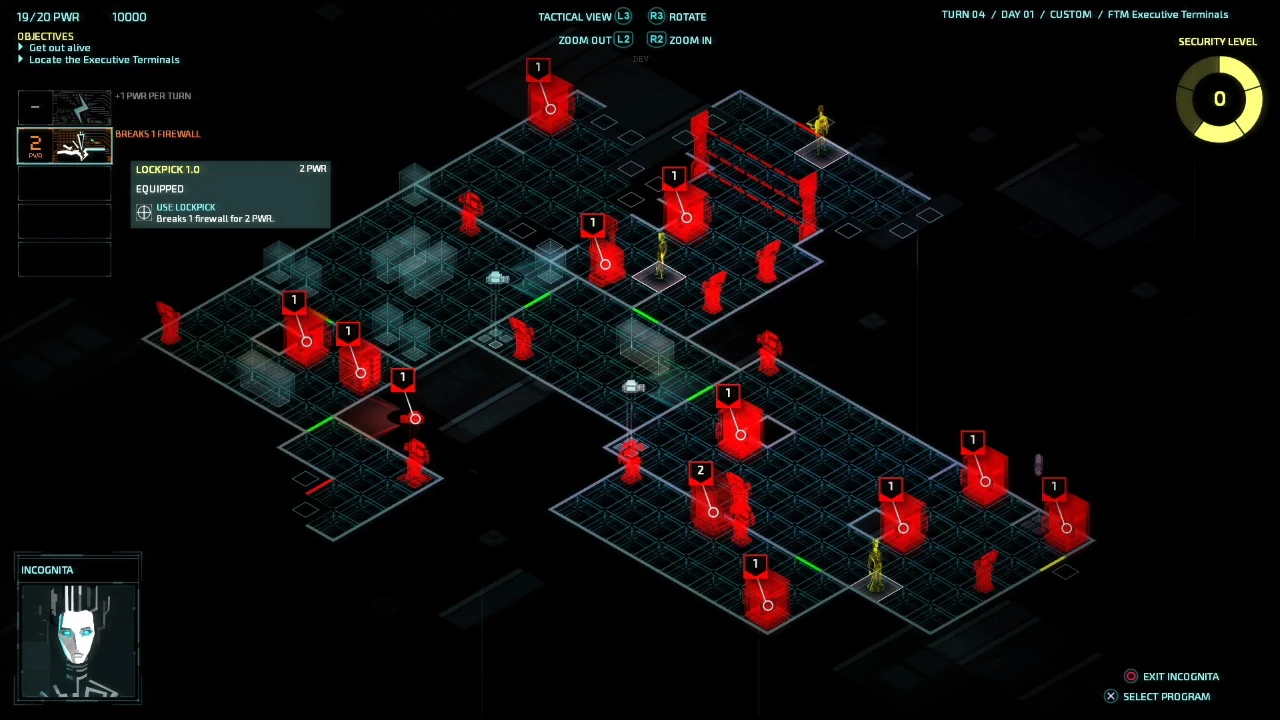This screenshot has height=720, width=1280.
Task: Expand the Objectives header
Action: point(45,36)
